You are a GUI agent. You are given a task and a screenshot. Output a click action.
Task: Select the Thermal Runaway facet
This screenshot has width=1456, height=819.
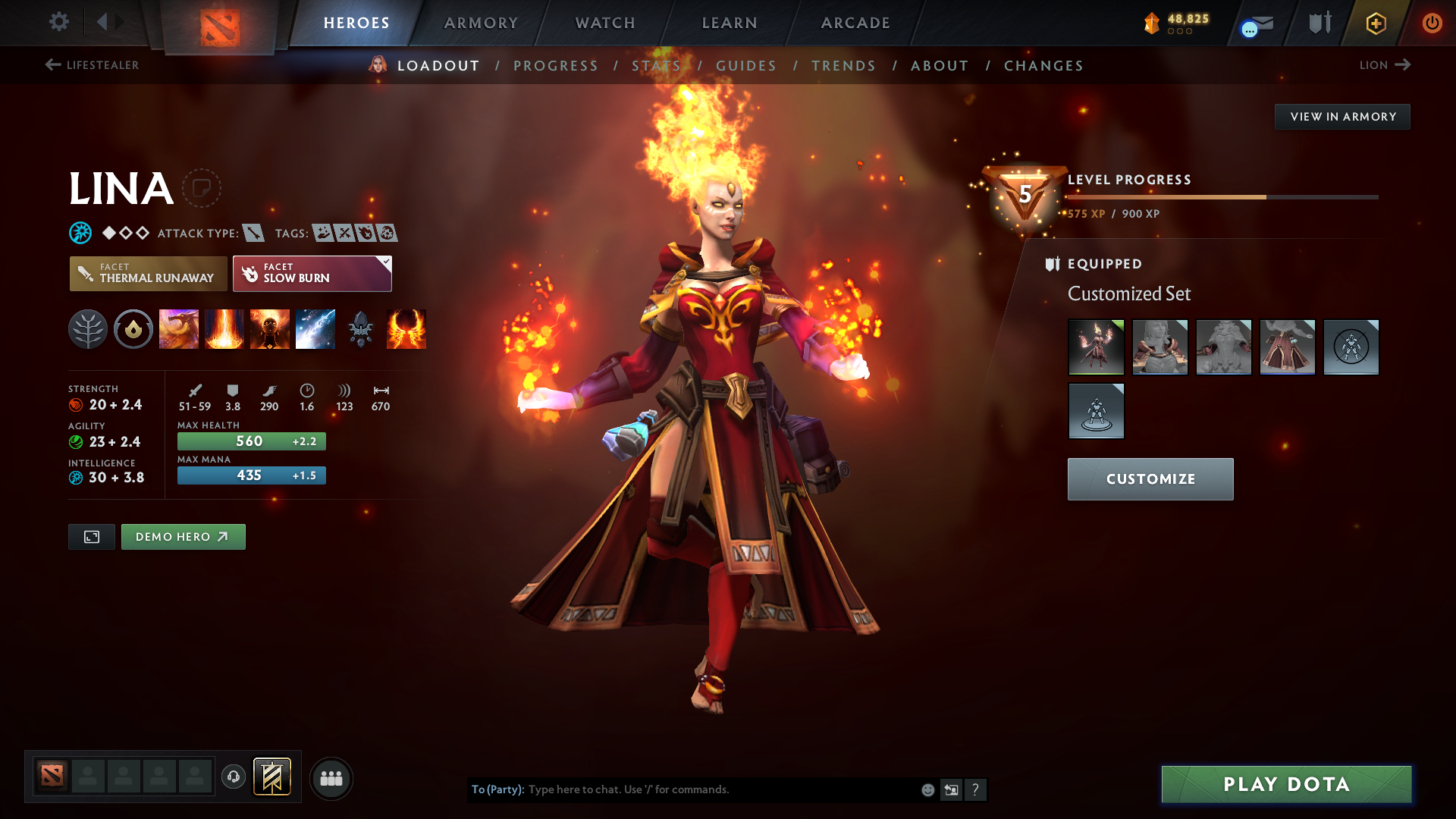point(148,274)
